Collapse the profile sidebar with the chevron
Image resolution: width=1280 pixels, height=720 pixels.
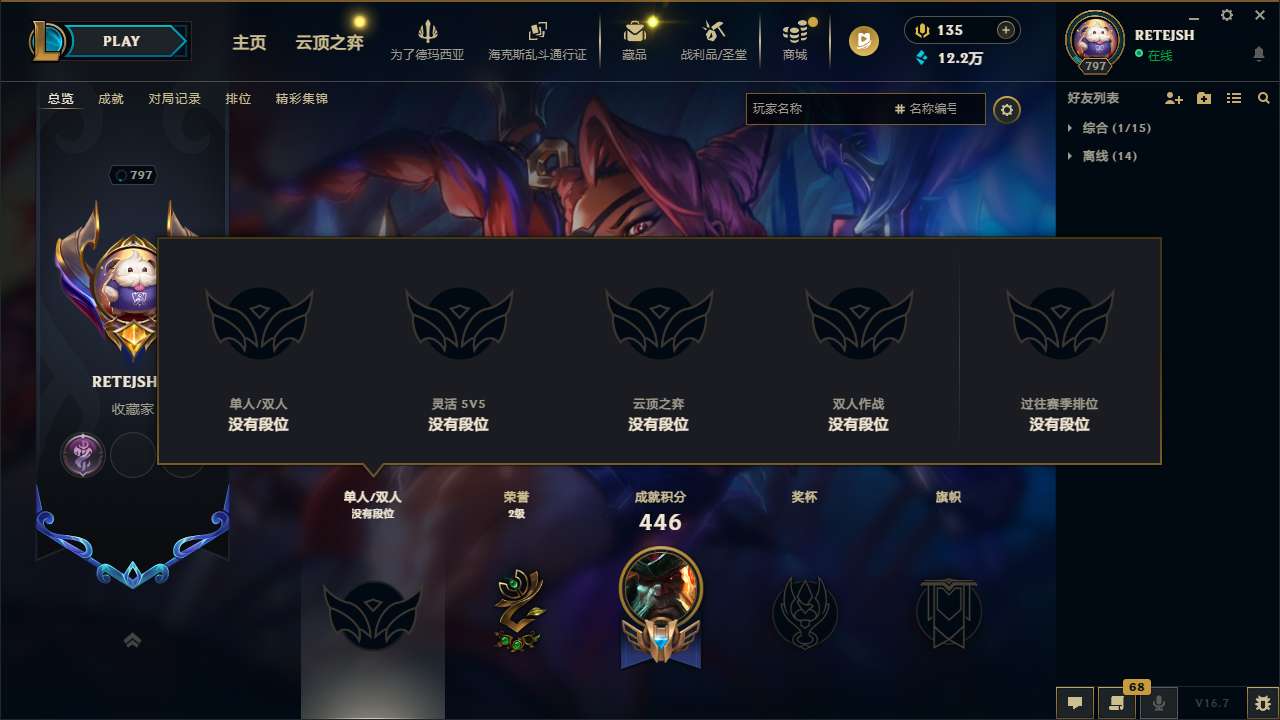tap(132, 640)
